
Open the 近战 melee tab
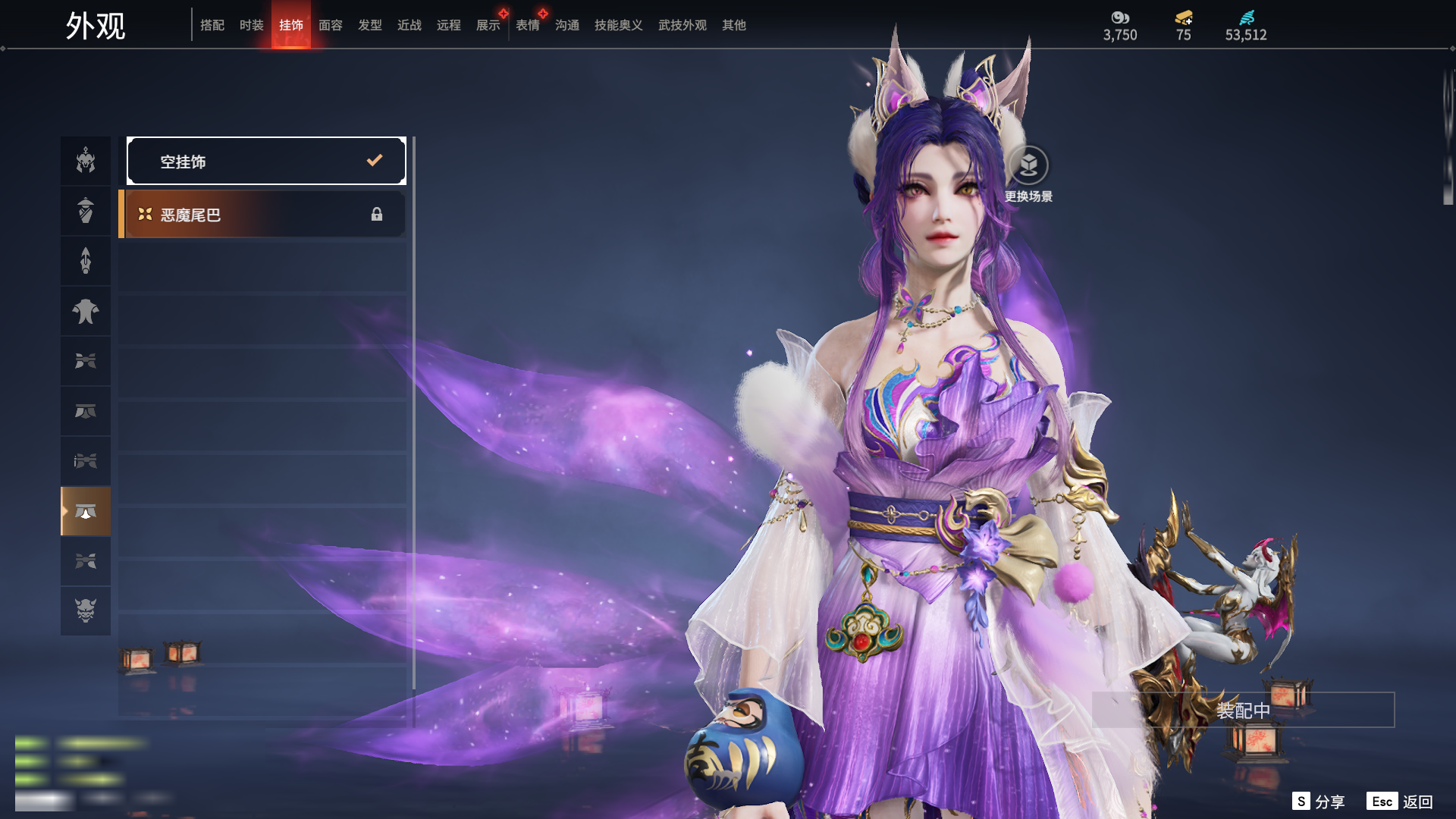click(409, 25)
